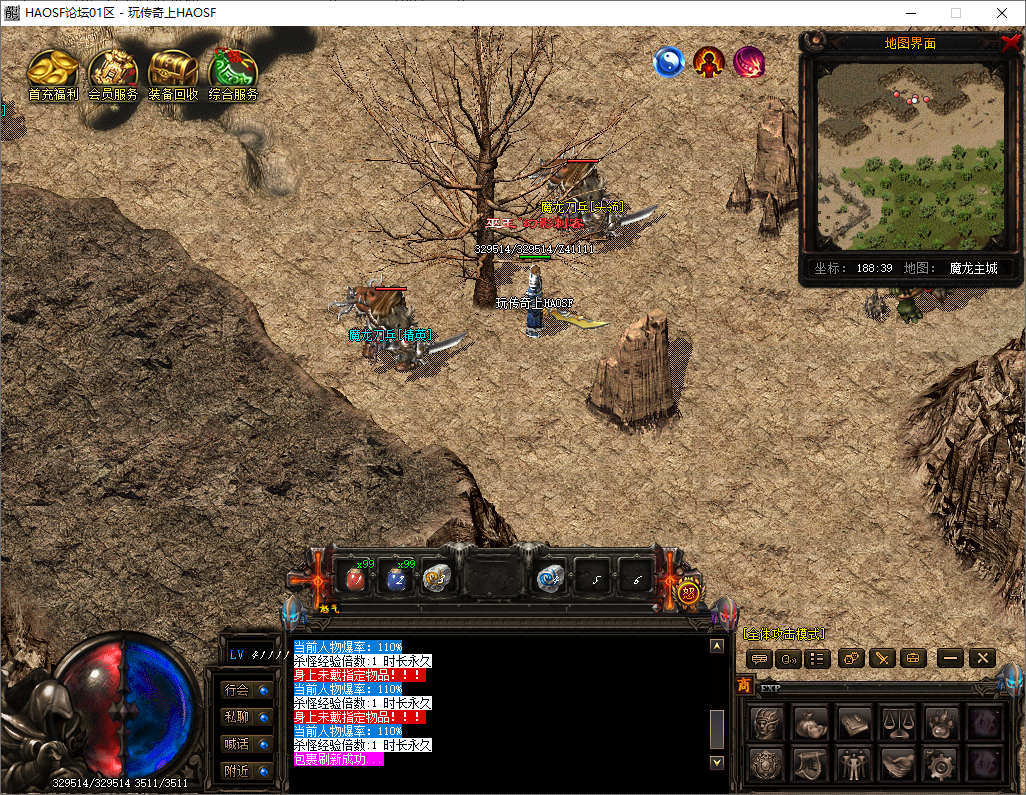Click the crossed swords toolbar button
The height and width of the screenshot is (795, 1026).
point(881,658)
